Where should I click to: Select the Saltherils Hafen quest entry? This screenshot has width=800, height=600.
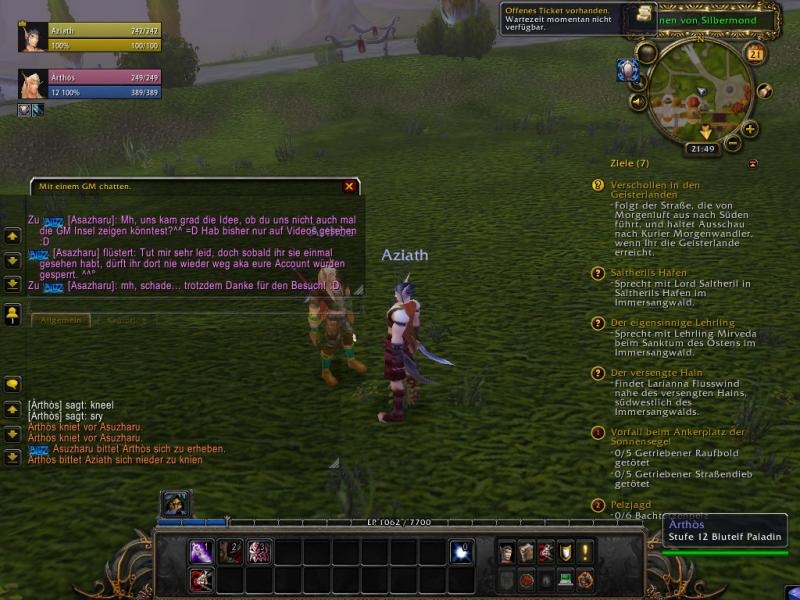tap(650, 272)
